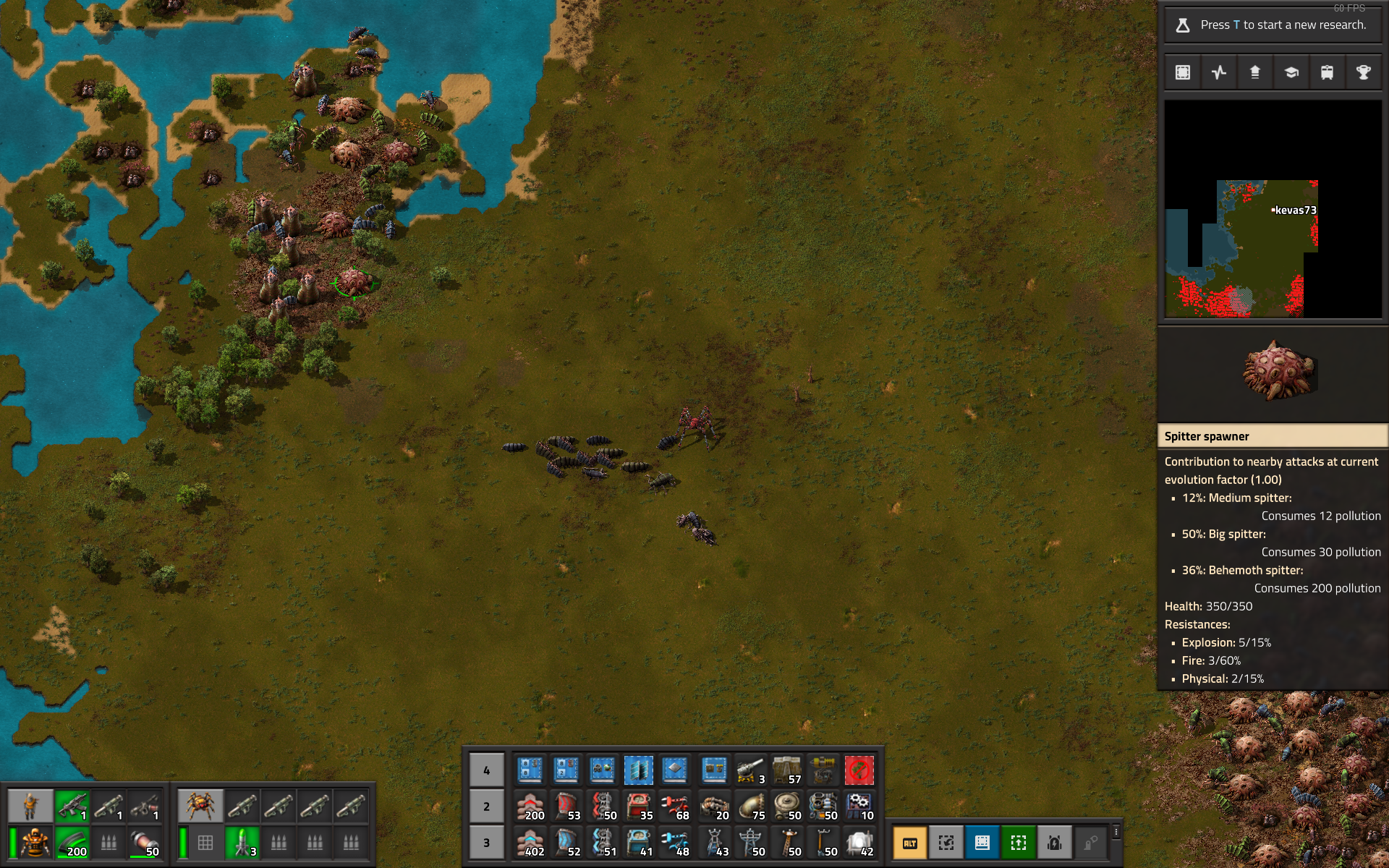Open the tips and tricks graduation cap
Image resolution: width=1389 pixels, height=868 pixels.
click(x=1291, y=72)
